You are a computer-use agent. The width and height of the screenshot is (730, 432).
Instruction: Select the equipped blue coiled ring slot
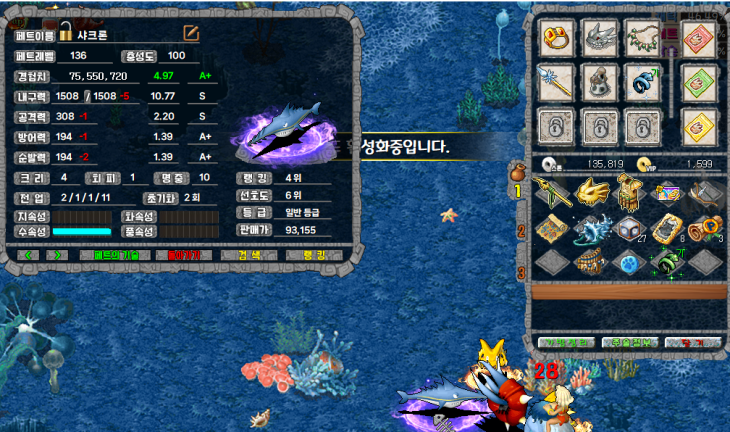tap(643, 82)
